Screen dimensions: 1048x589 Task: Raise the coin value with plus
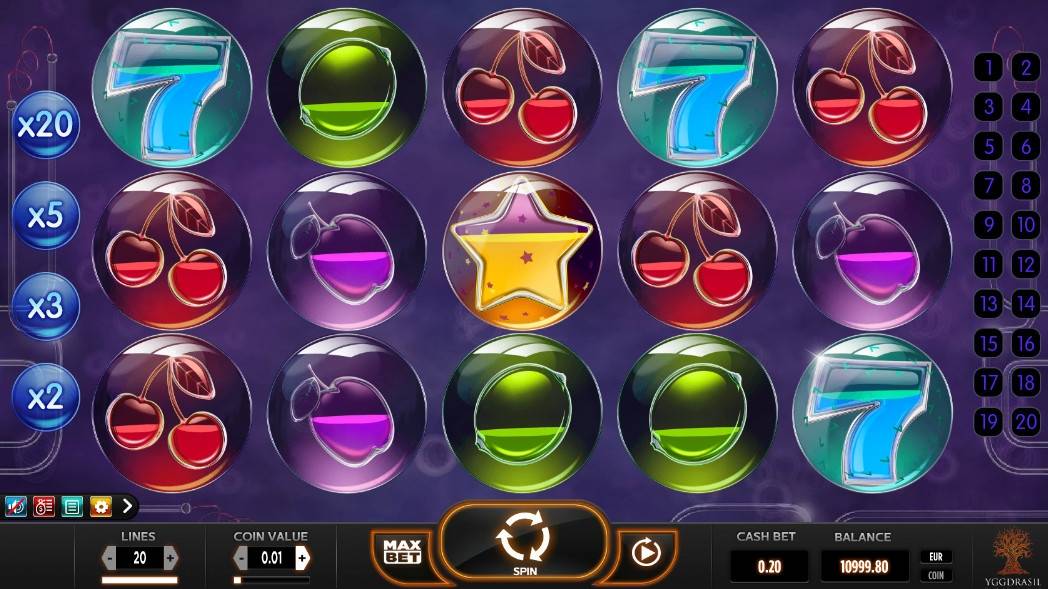pos(301,557)
